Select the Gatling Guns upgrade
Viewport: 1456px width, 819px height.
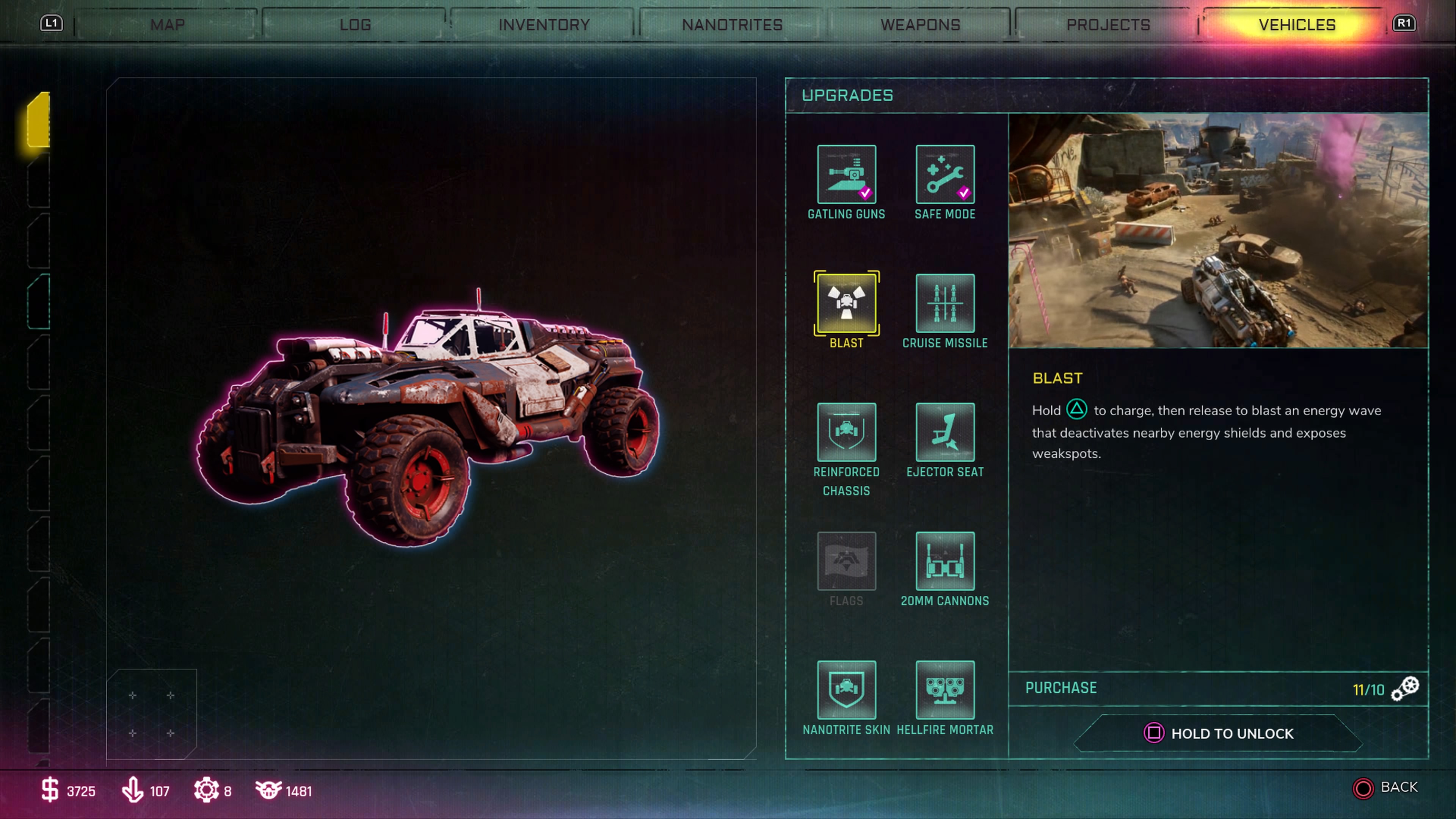pos(846,174)
